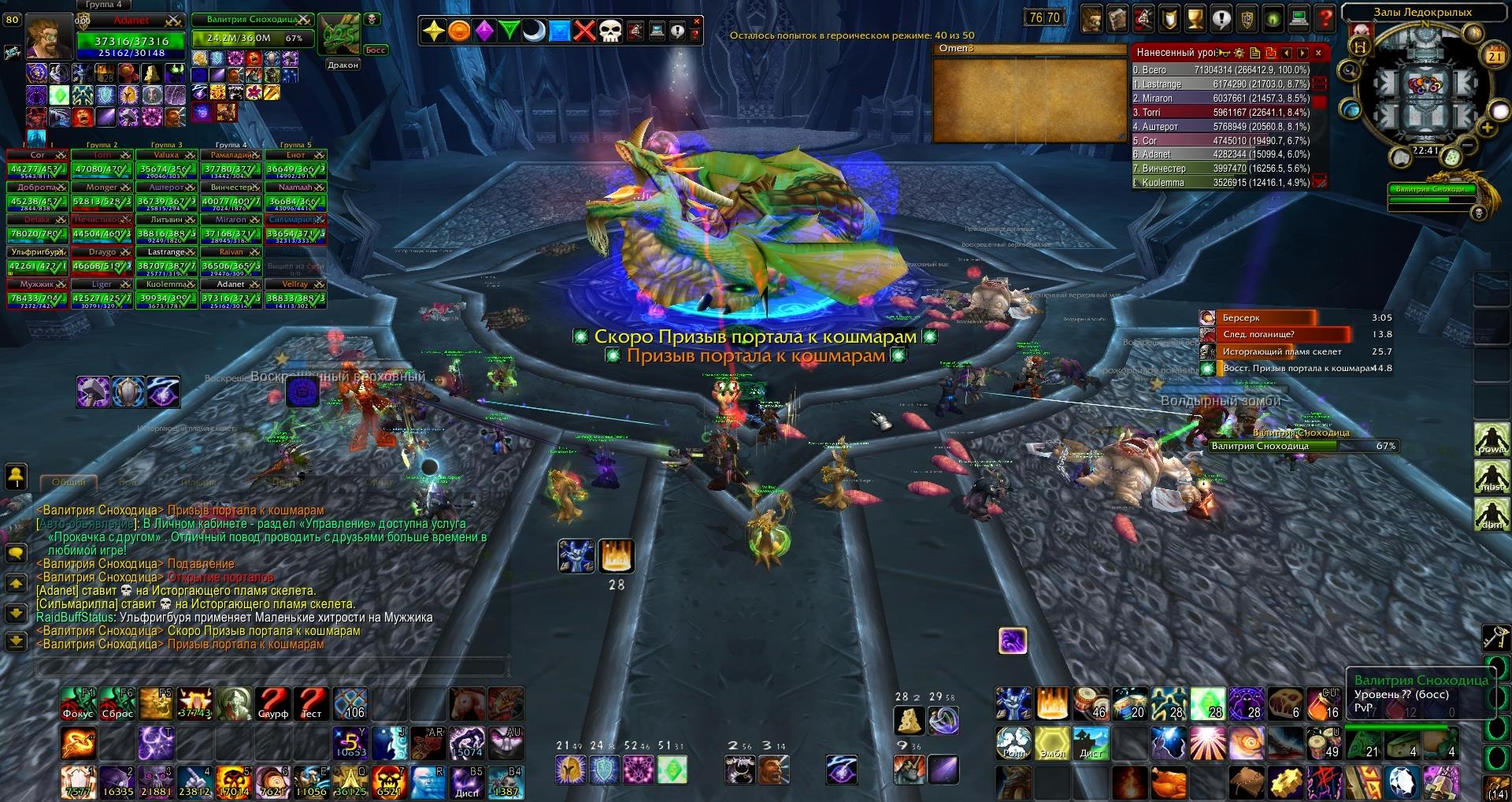This screenshot has width=1512, height=802.
Task: Close the damage meter window
Action: click(x=1318, y=54)
